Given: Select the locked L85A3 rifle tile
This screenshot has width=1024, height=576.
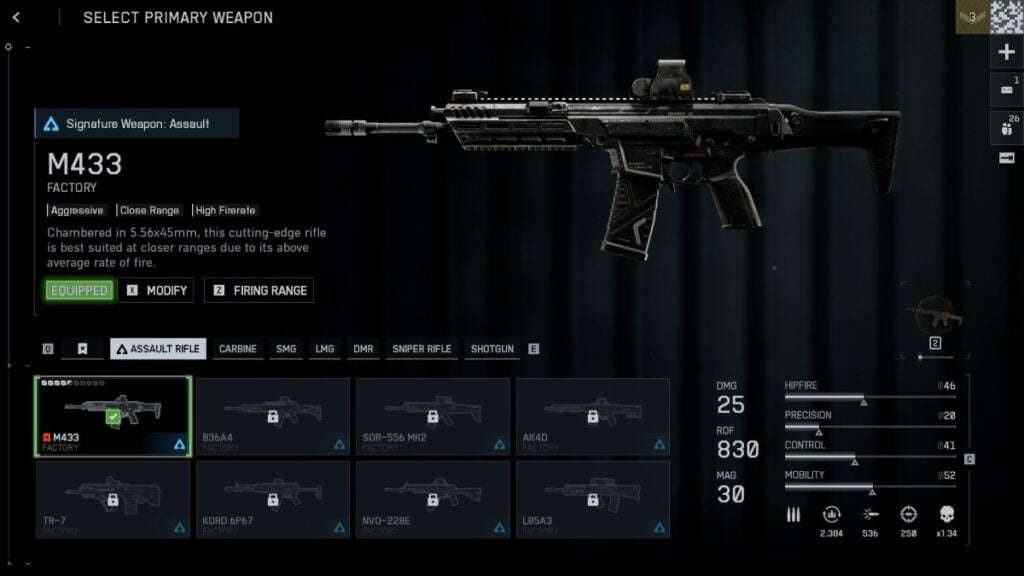Looking at the screenshot, I should click(x=593, y=499).
